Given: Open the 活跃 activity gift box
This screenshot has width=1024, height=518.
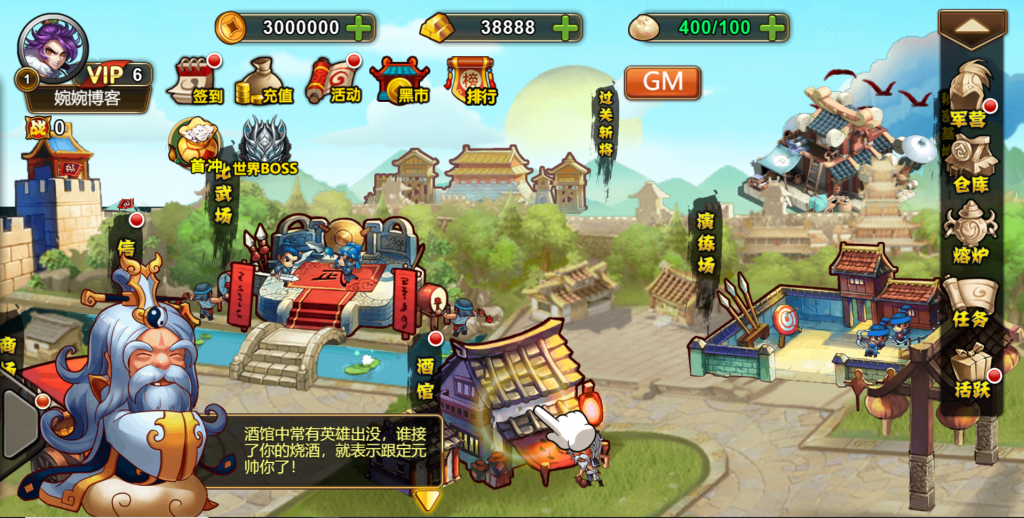Looking at the screenshot, I should pyautogui.click(x=970, y=369).
